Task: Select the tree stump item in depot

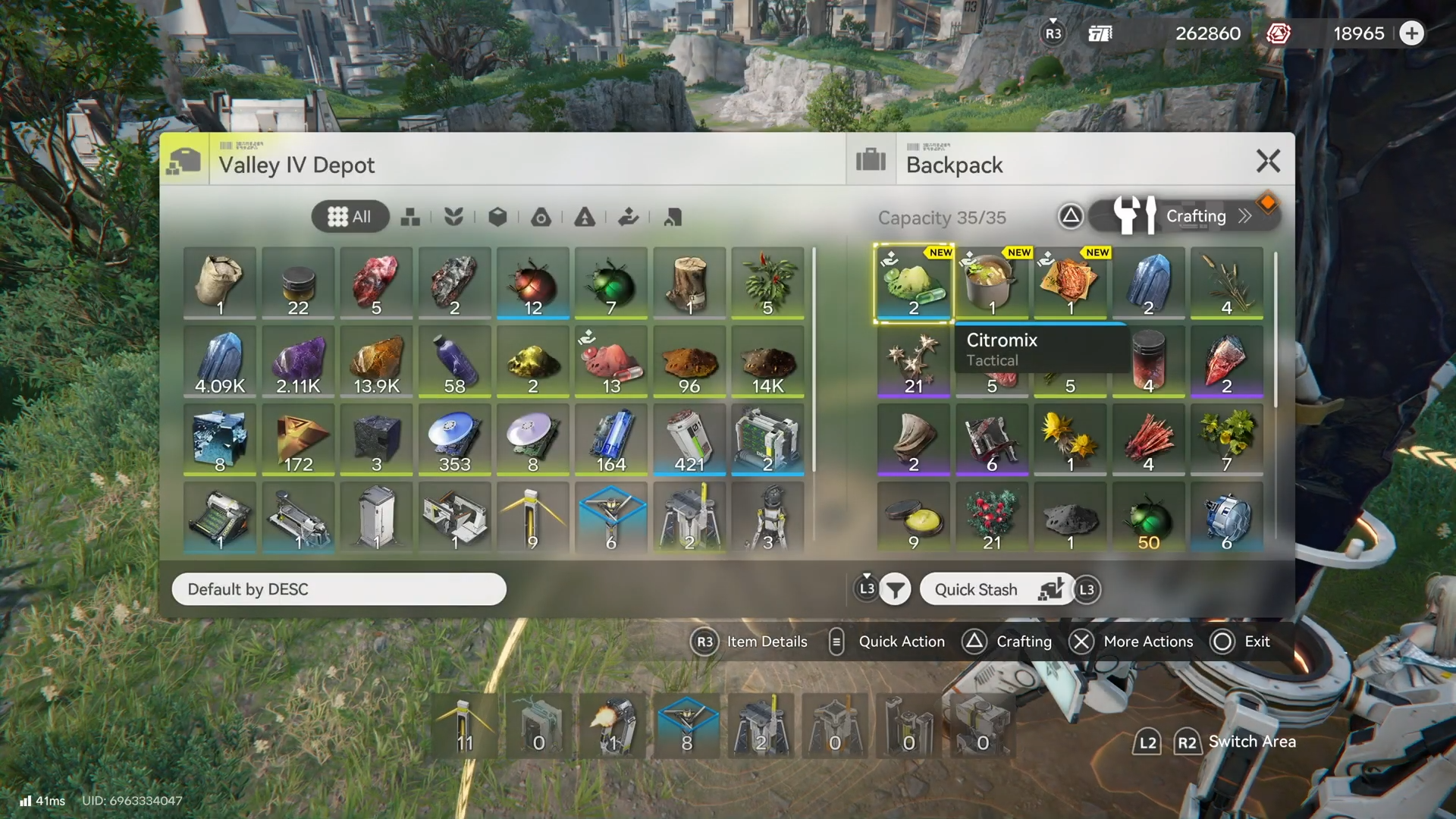Action: (689, 284)
